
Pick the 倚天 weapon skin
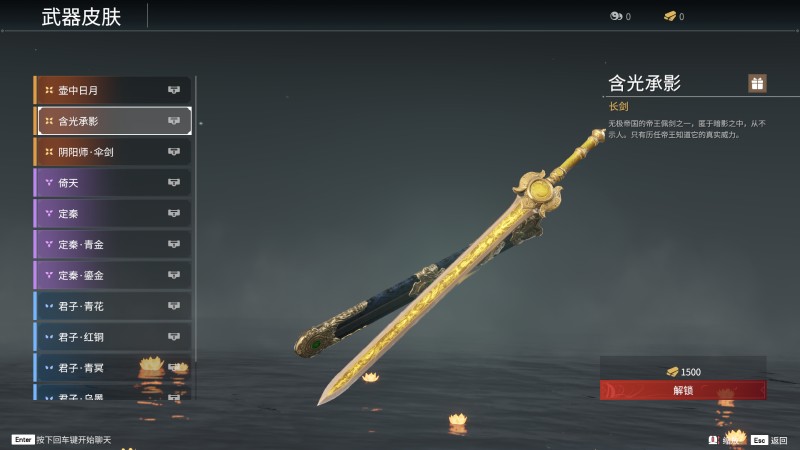tap(112, 183)
